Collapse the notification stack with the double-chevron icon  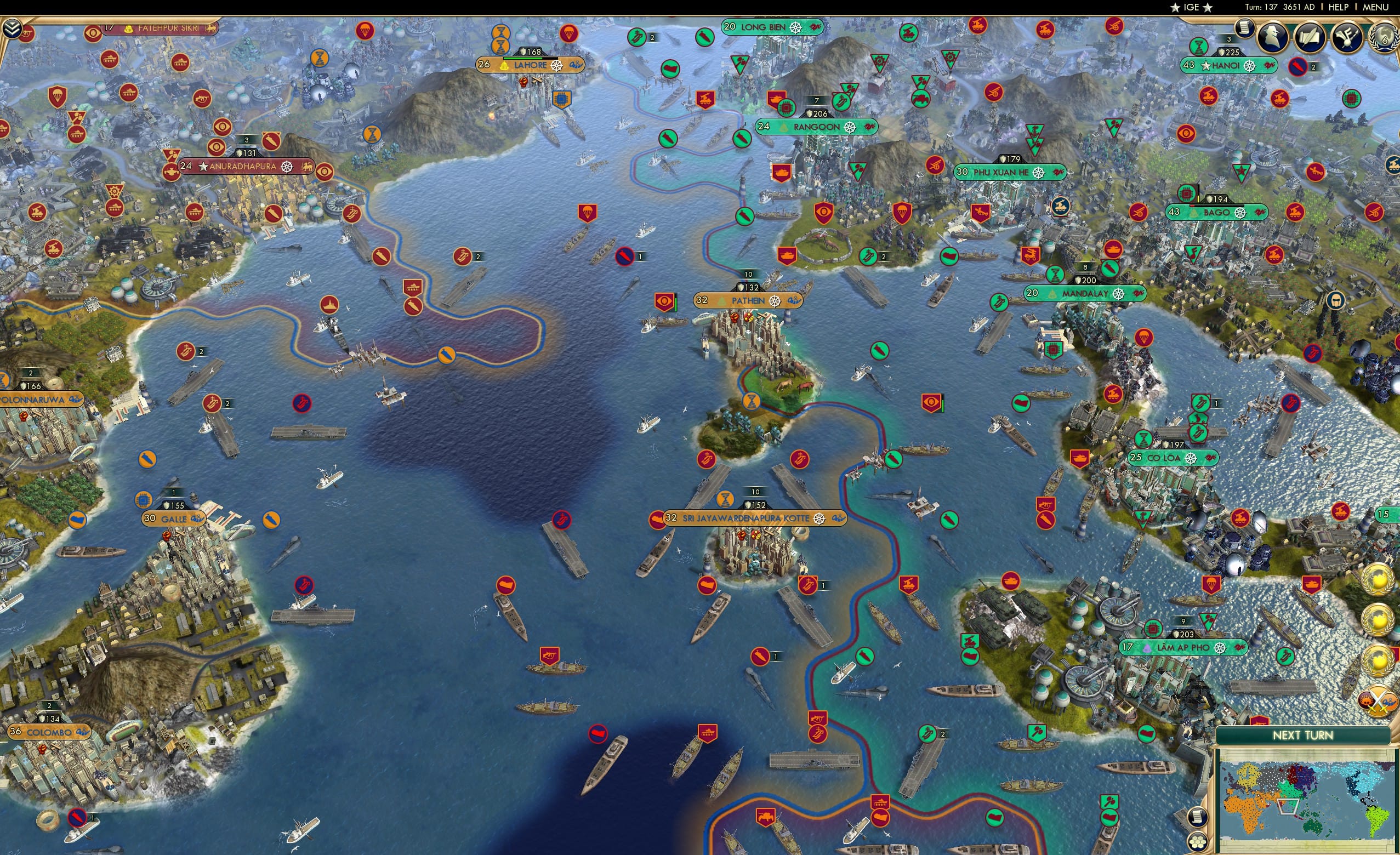12,29
